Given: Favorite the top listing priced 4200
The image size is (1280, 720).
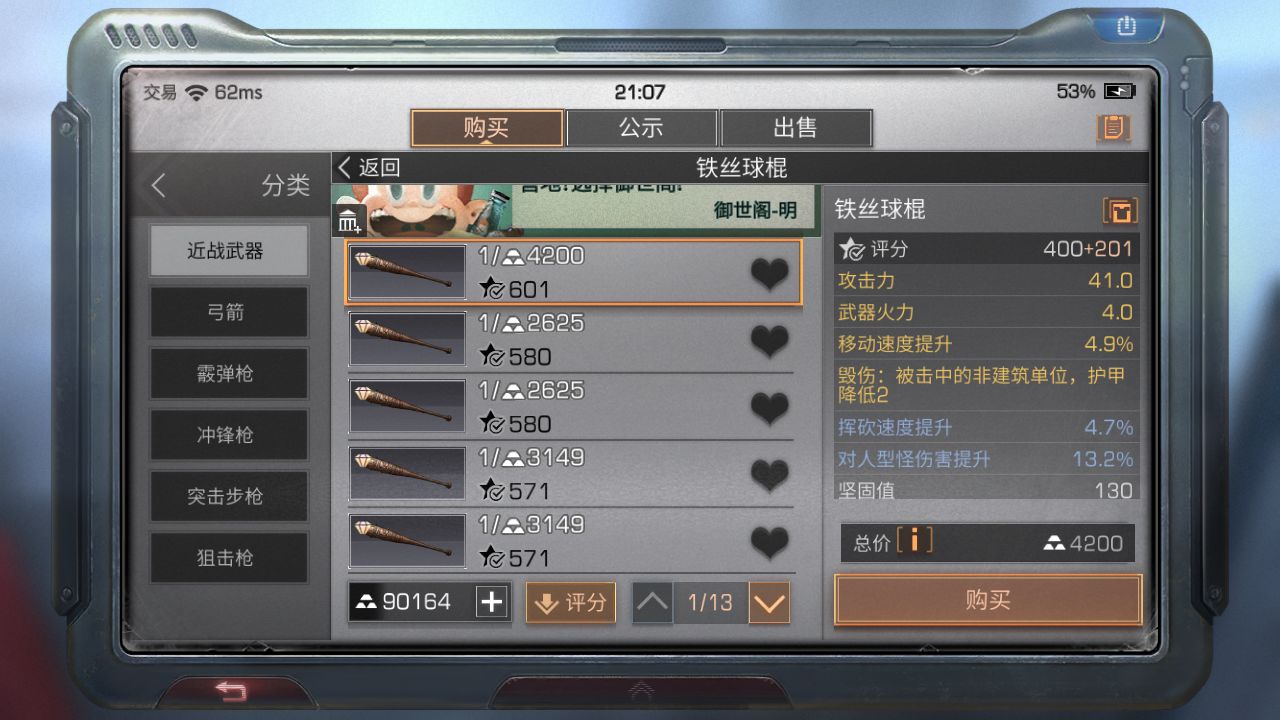Looking at the screenshot, I should click(769, 272).
